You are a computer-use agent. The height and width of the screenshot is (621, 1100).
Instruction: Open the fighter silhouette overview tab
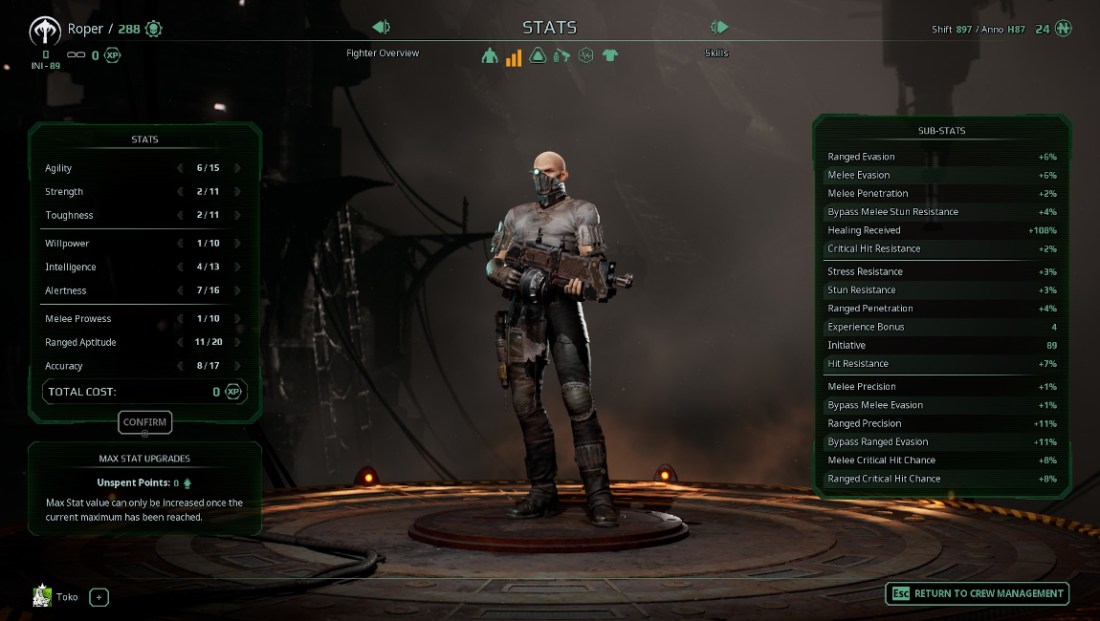(489, 56)
